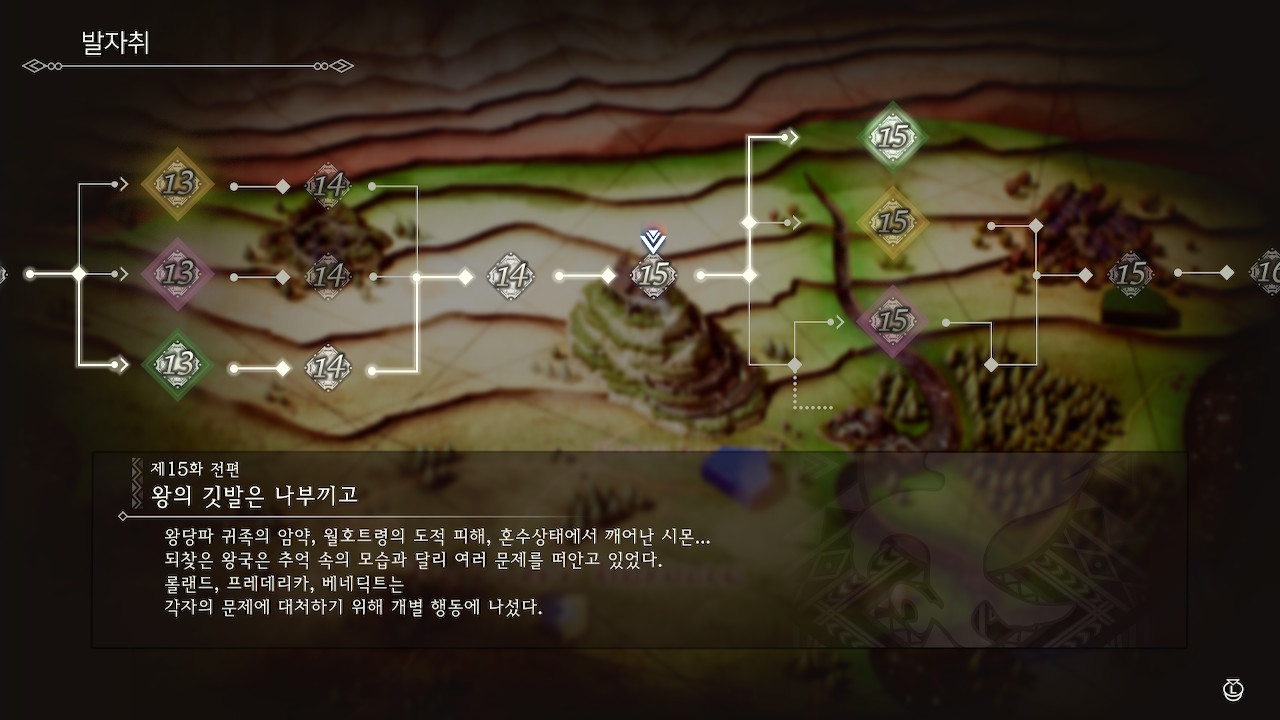Choose the 14 node following pink 13
This screenshot has height=720, width=1280.
(x=327, y=275)
